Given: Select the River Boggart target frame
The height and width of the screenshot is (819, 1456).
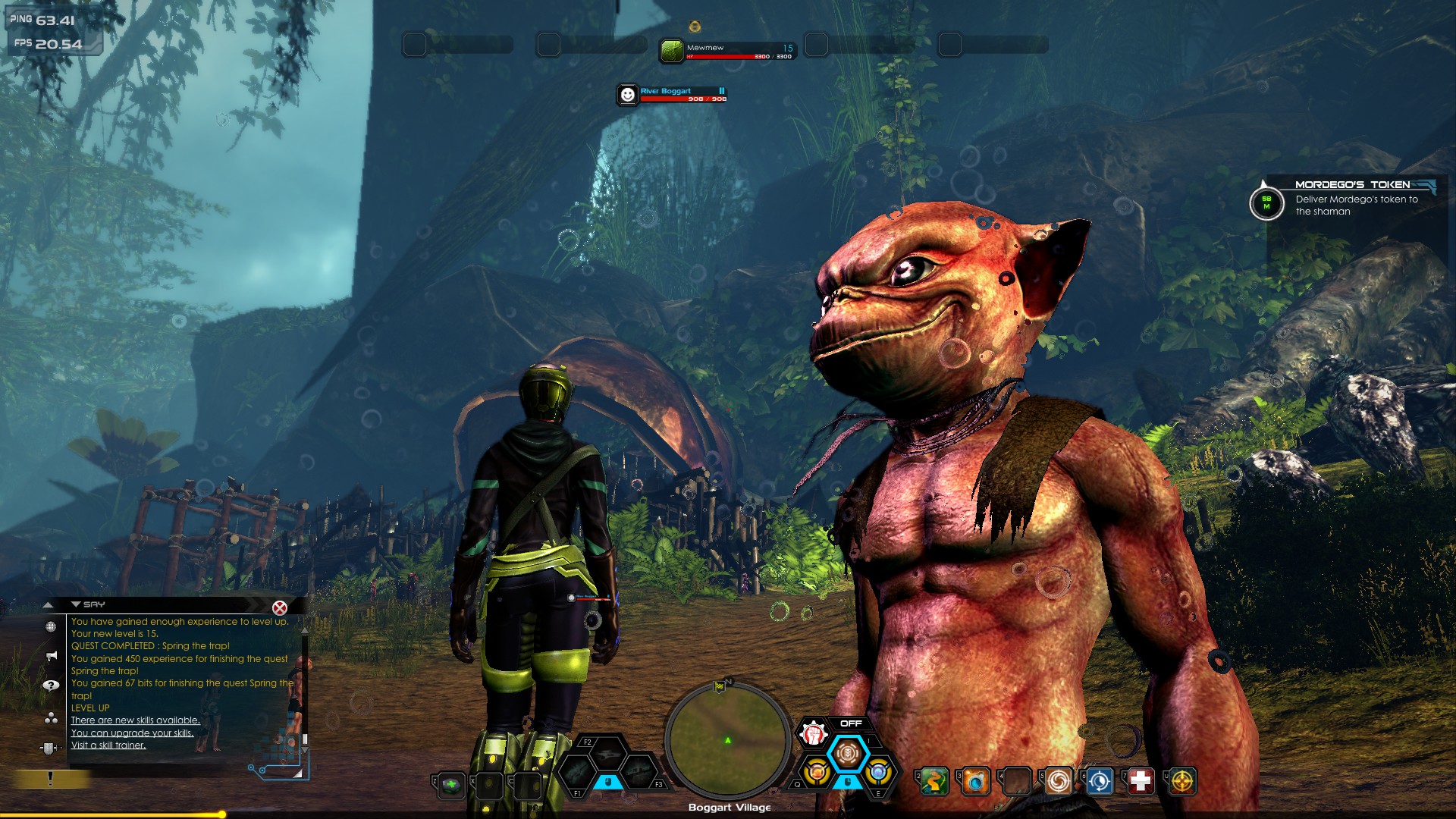Looking at the screenshot, I should pyautogui.click(x=672, y=94).
